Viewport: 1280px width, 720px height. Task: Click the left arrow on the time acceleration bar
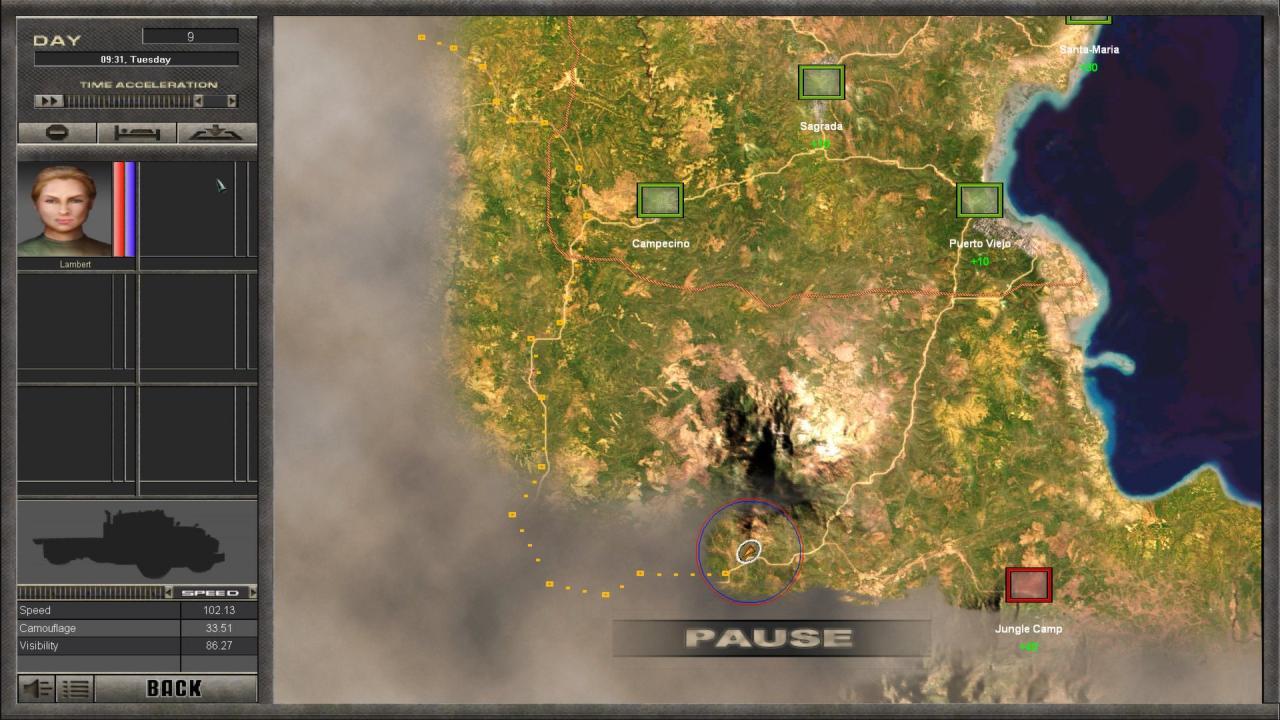[x=197, y=100]
